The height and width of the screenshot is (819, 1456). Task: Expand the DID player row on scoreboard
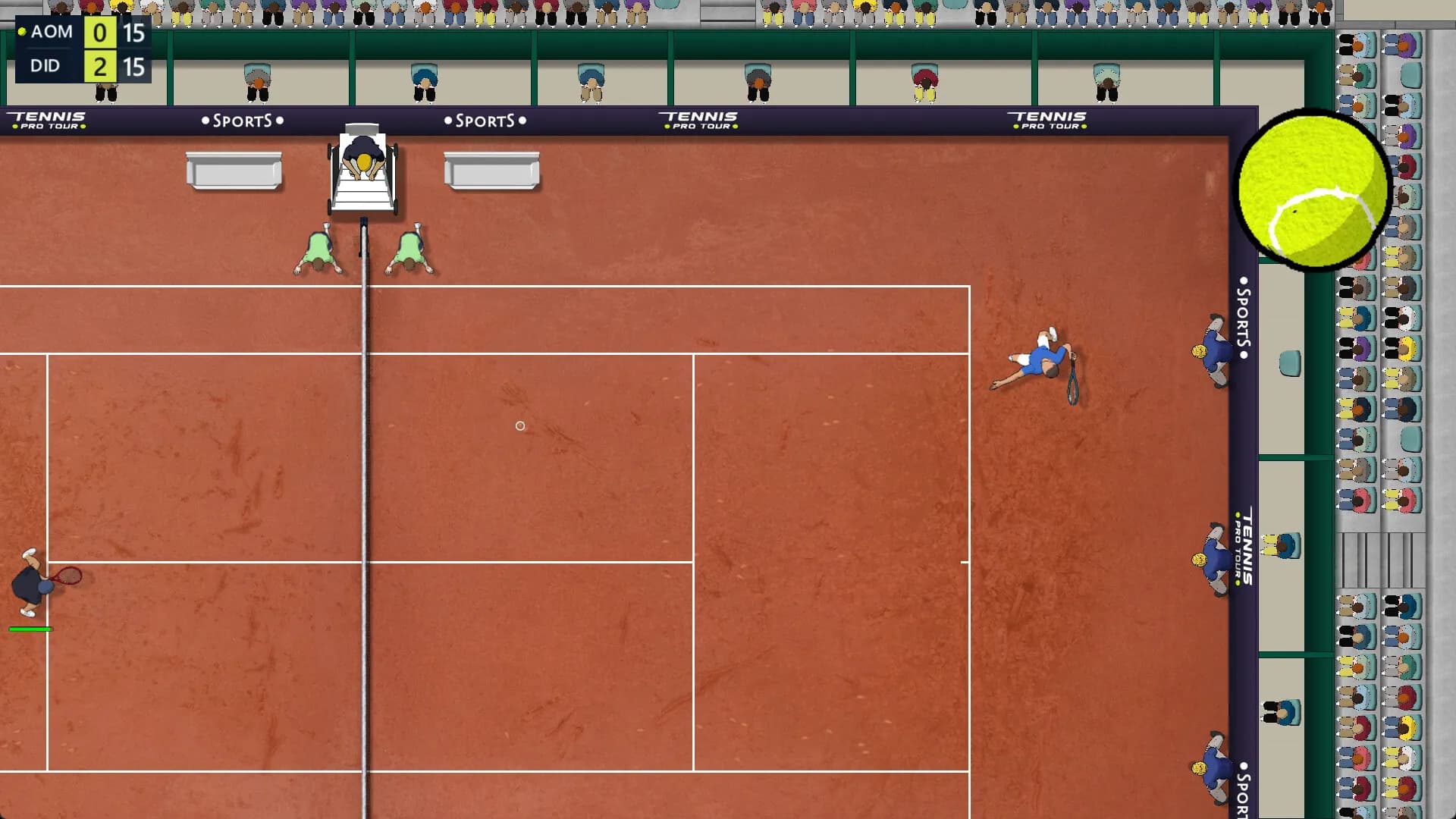click(47, 67)
